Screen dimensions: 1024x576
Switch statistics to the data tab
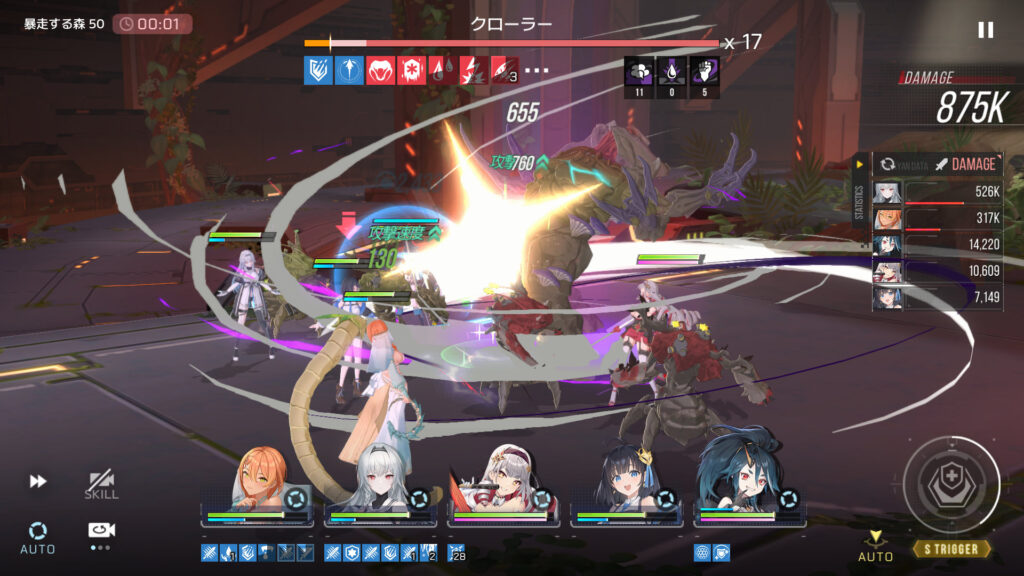899,164
